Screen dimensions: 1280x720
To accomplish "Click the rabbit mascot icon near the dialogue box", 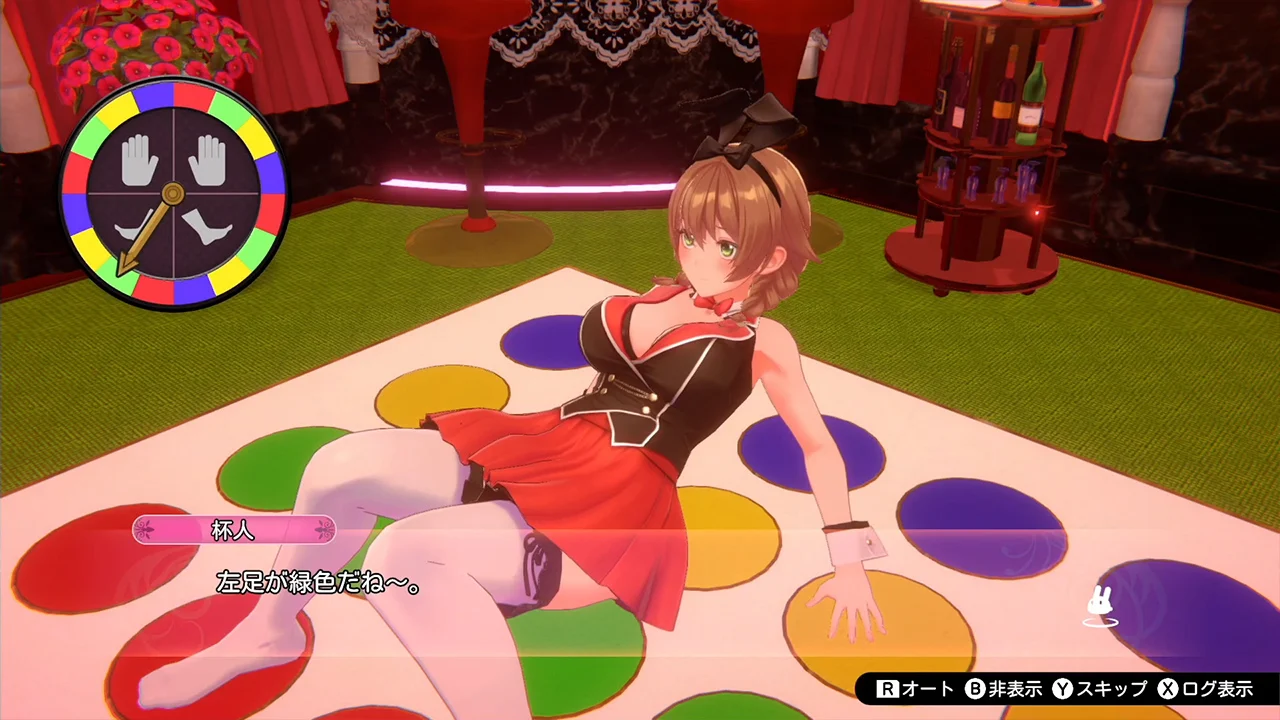I will (x=1098, y=605).
